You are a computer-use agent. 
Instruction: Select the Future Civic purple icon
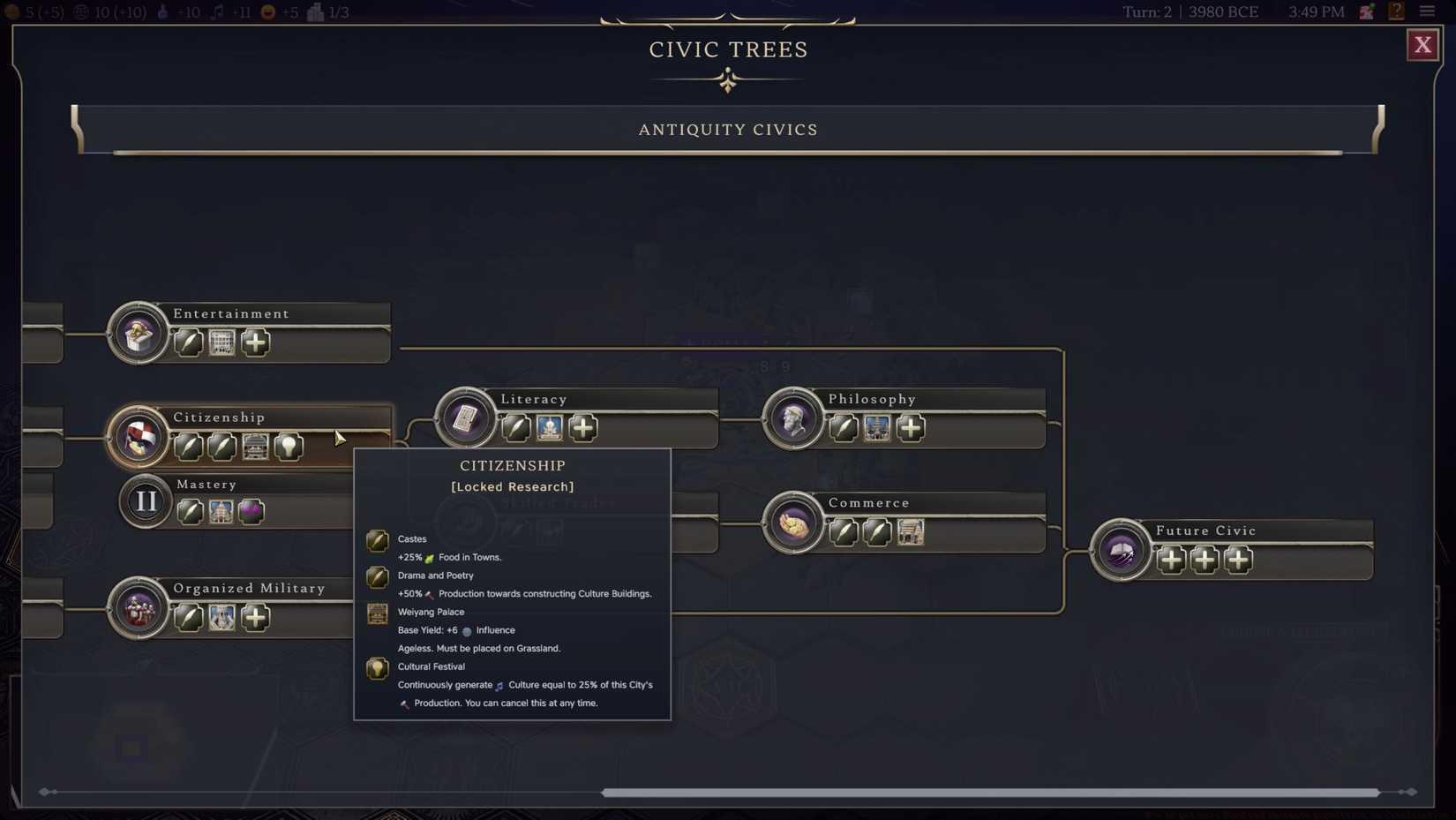1121,551
